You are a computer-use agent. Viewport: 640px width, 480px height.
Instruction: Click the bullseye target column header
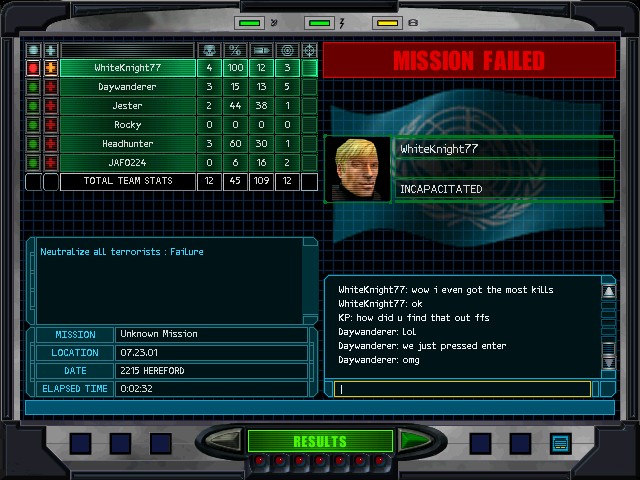[x=287, y=50]
